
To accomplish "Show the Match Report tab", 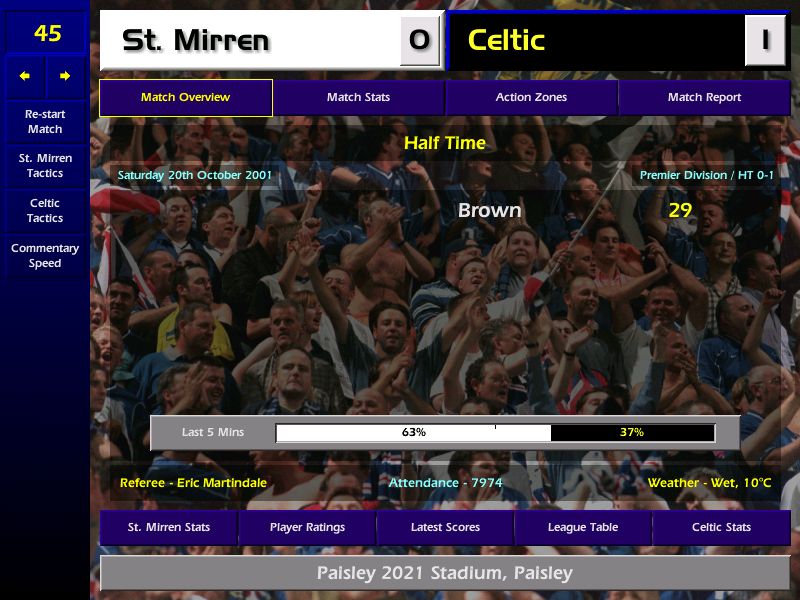I will (704, 98).
